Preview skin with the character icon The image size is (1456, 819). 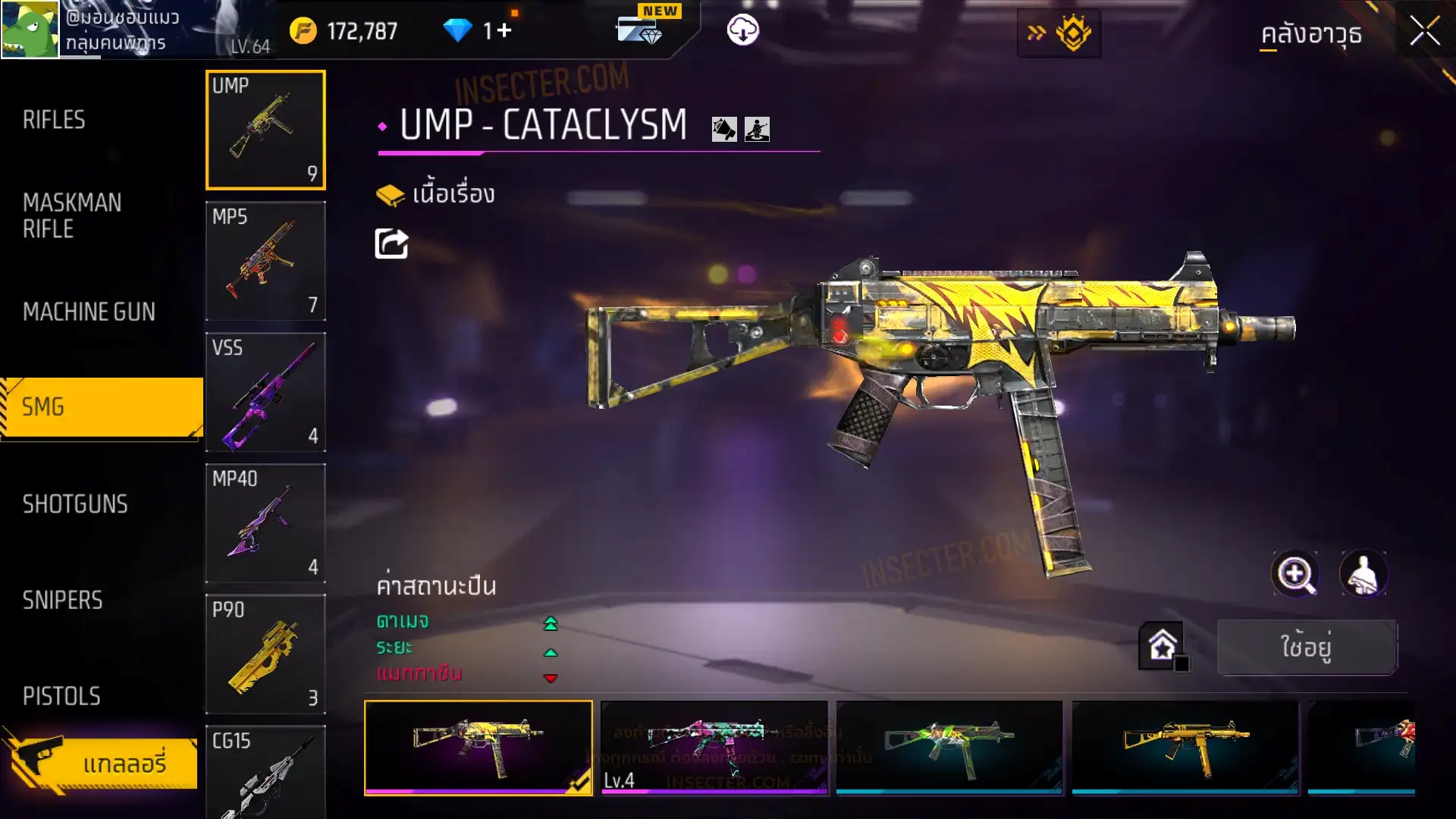pyautogui.click(x=1363, y=574)
